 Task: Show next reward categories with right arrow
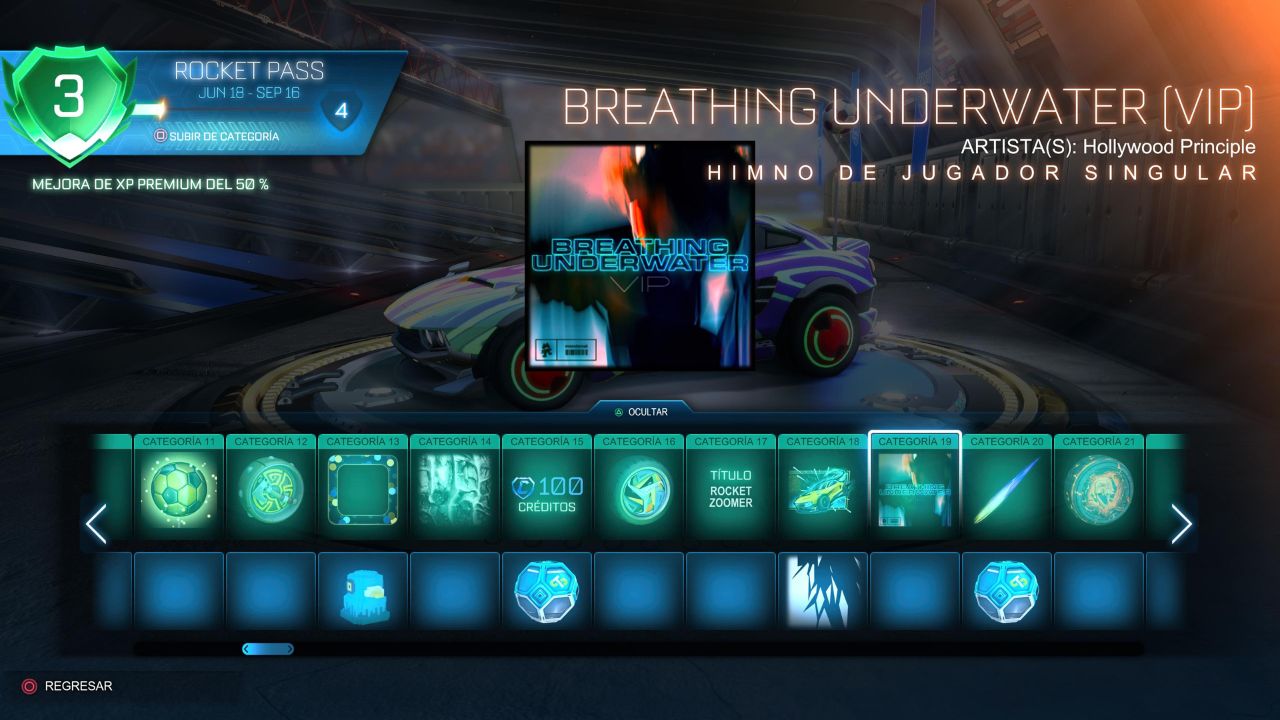[1181, 523]
